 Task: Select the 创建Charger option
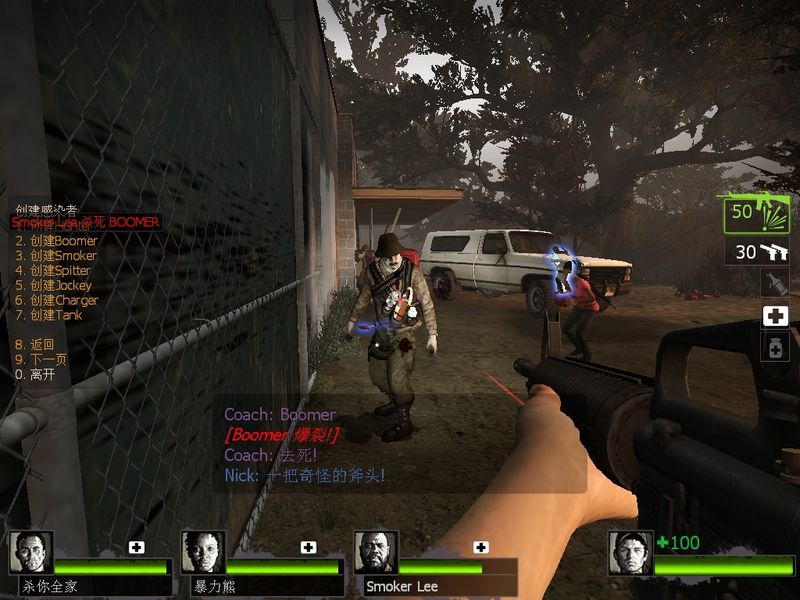coord(56,300)
